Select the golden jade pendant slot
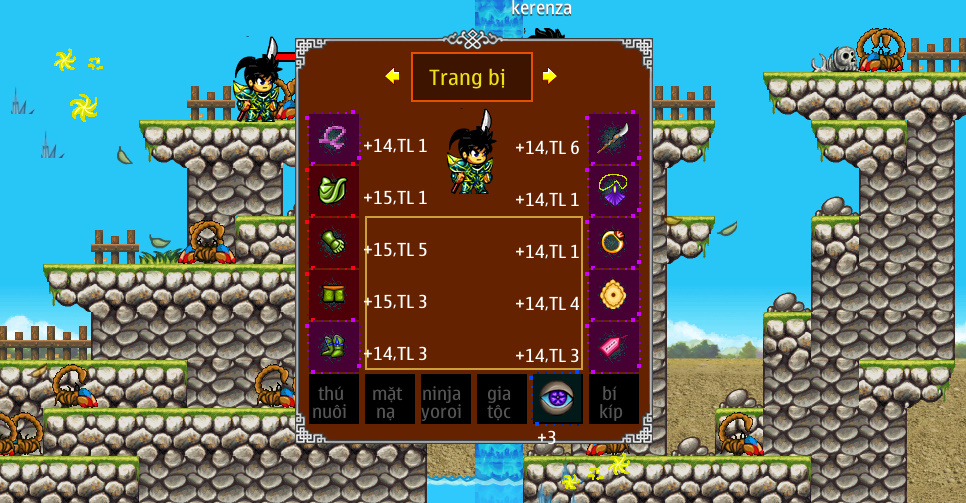Screen dimensions: 966x503 (613, 295)
